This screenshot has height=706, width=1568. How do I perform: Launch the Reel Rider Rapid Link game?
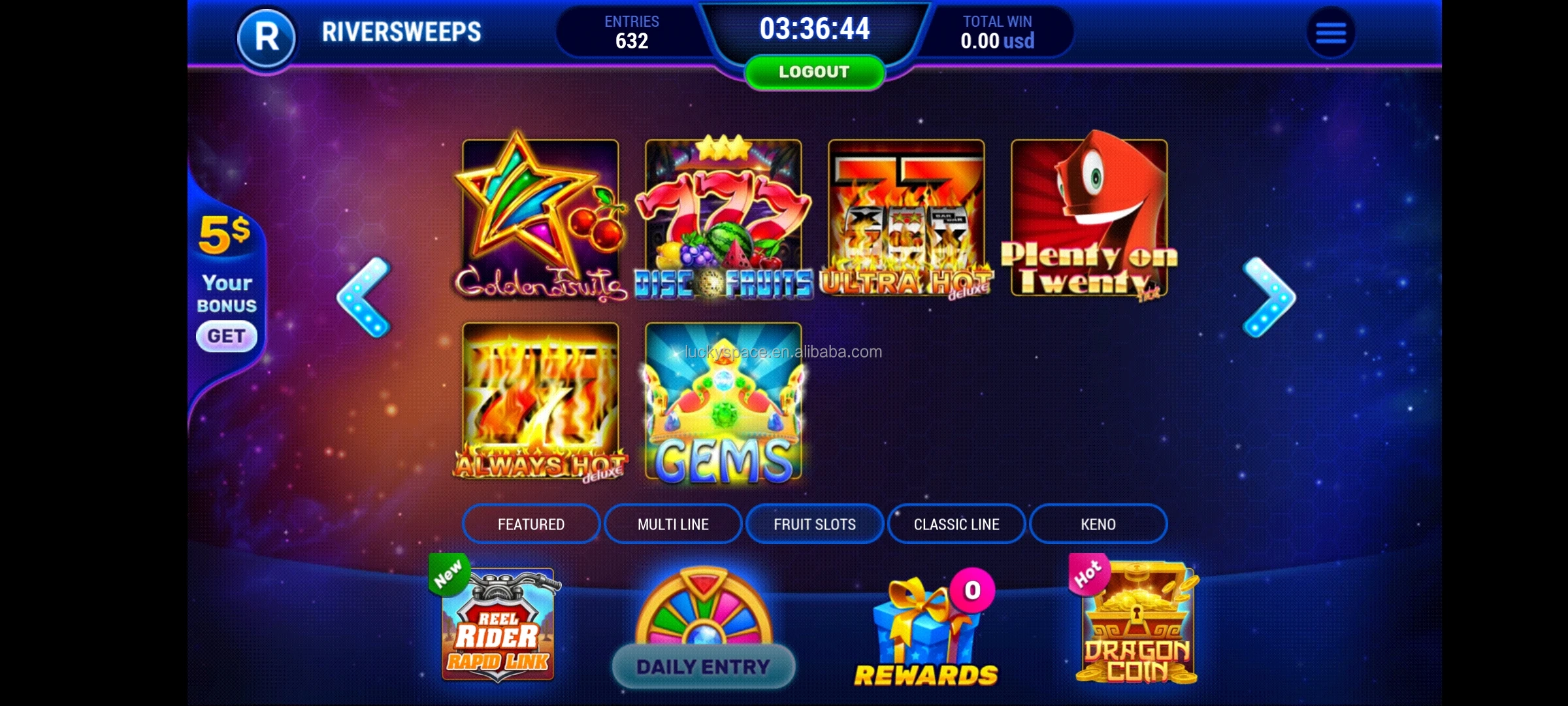tap(500, 624)
